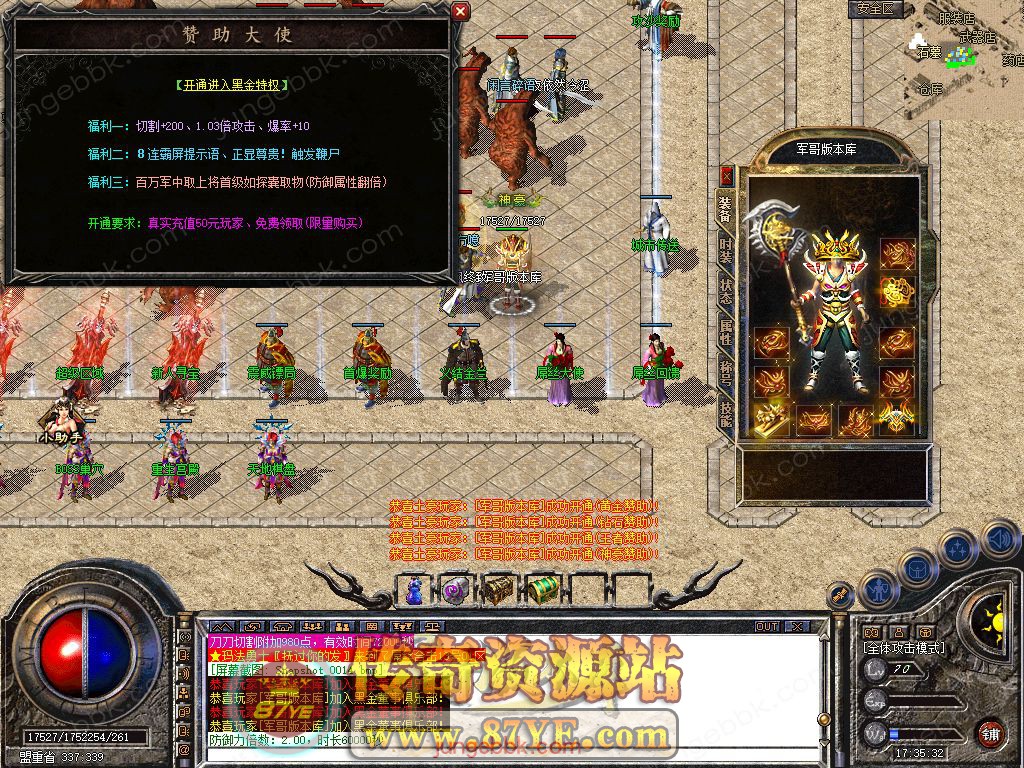This screenshot has width=1024, height=768.
Task: Open the green treasure chest hotbar item
Action: click(x=541, y=589)
